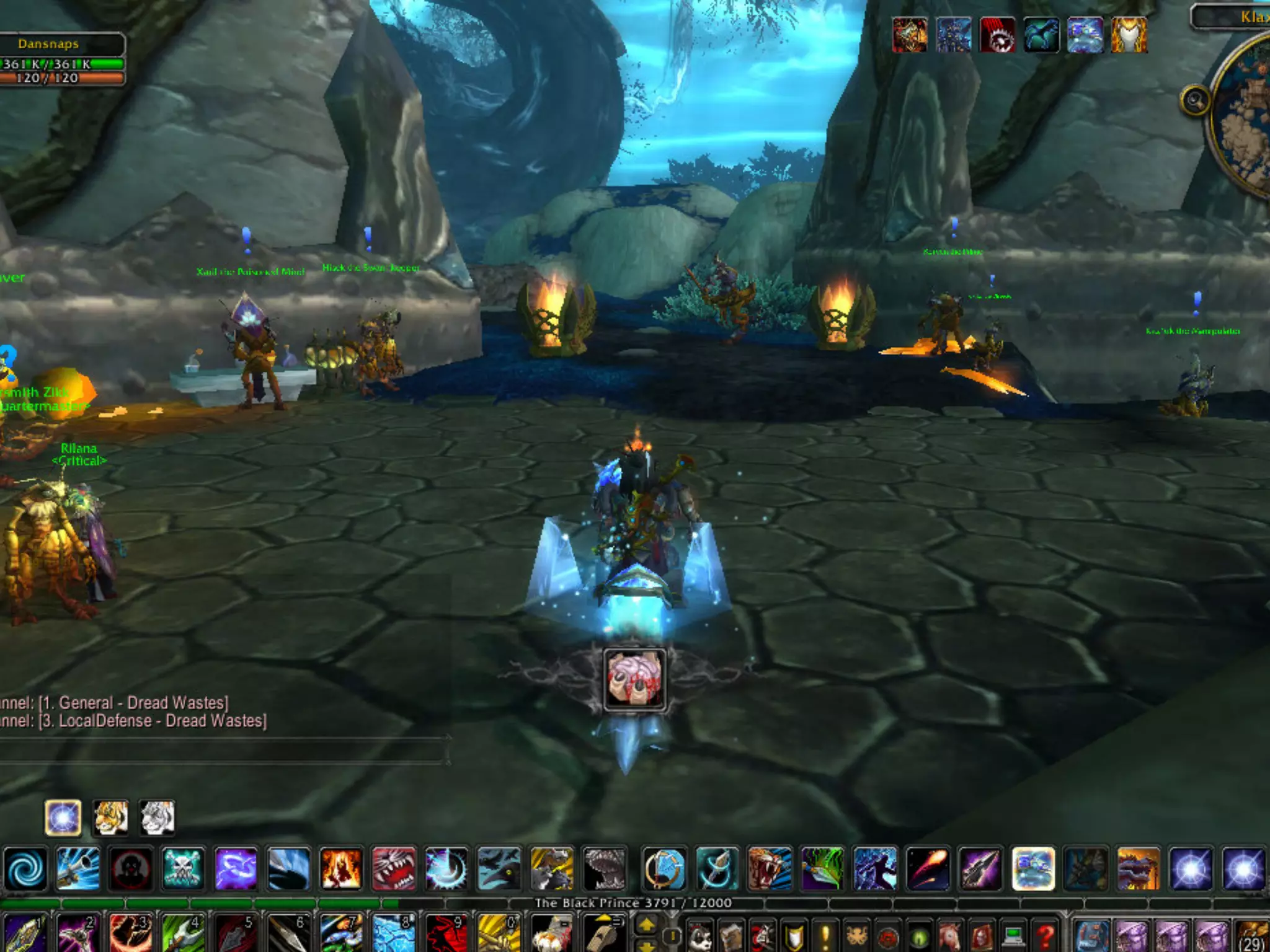Screen dimensions: 1270x952
Task: Click the circular minimap
Action: (1243, 118)
